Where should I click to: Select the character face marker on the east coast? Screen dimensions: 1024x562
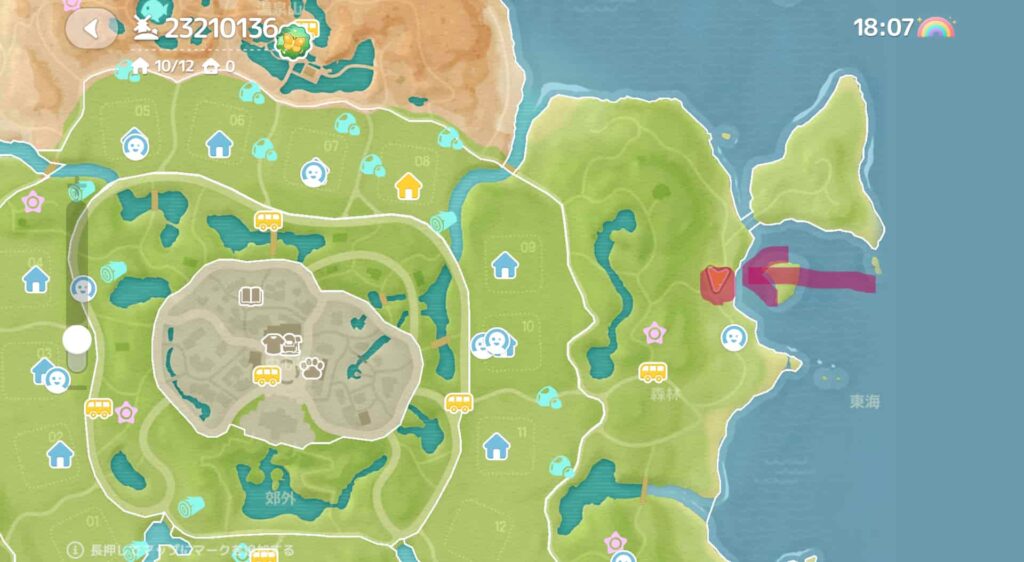click(733, 337)
